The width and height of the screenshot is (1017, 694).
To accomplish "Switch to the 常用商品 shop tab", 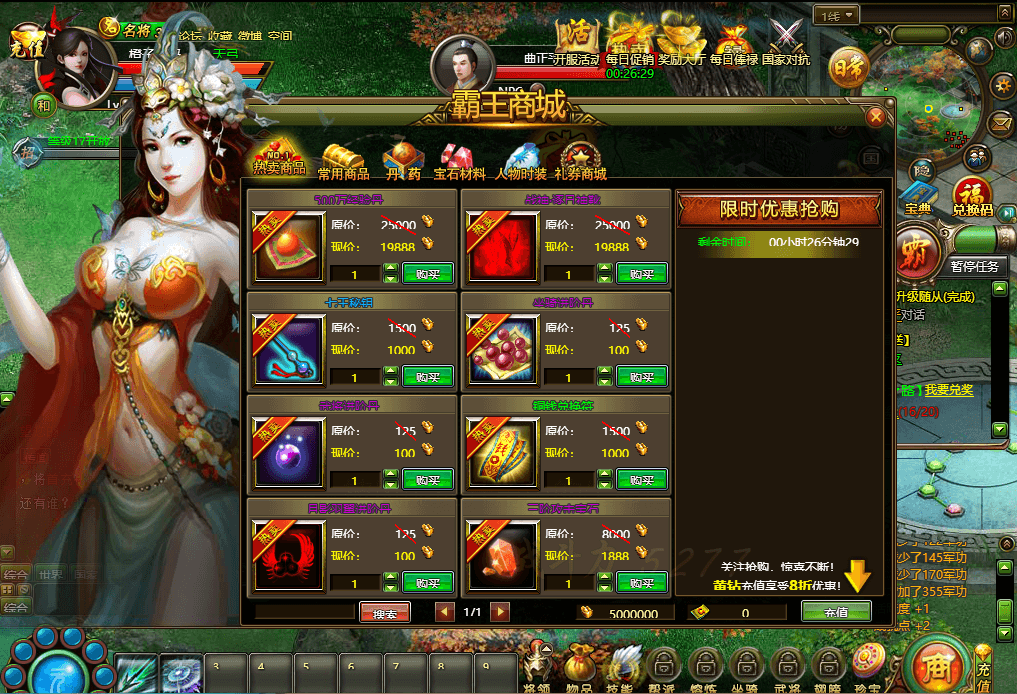I will click(x=343, y=160).
